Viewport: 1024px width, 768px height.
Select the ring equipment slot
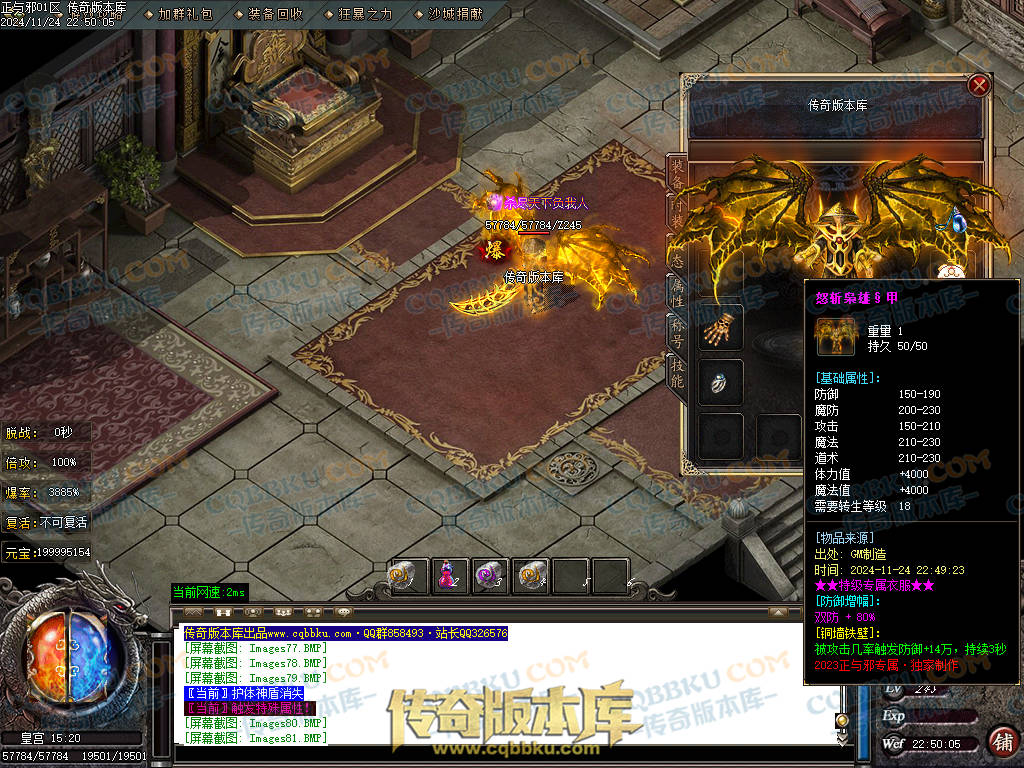(720, 383)
